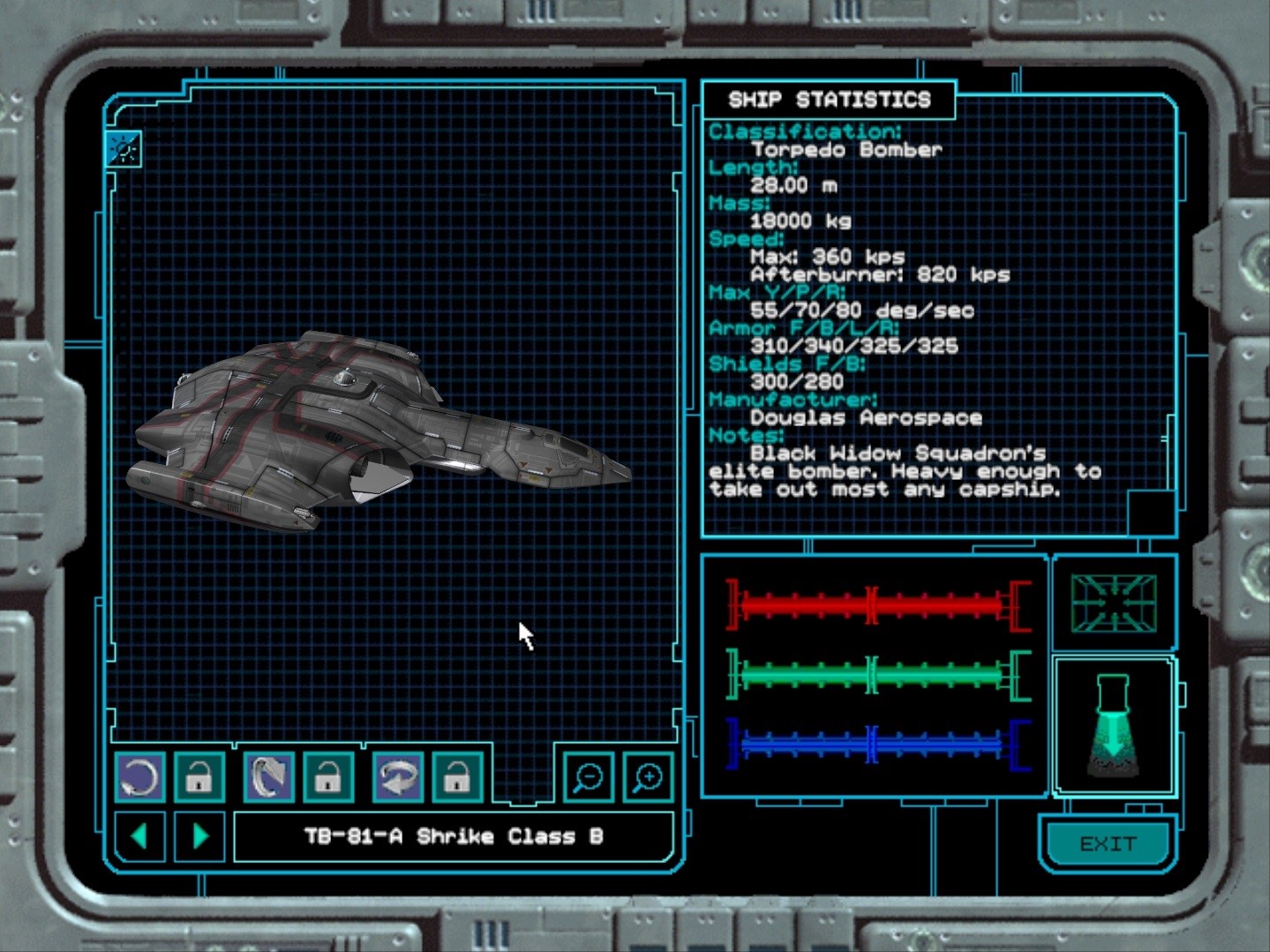Toggle the sun lighting icon
This screenshot has width=1270, height=952.
click(x=124, y=150)
